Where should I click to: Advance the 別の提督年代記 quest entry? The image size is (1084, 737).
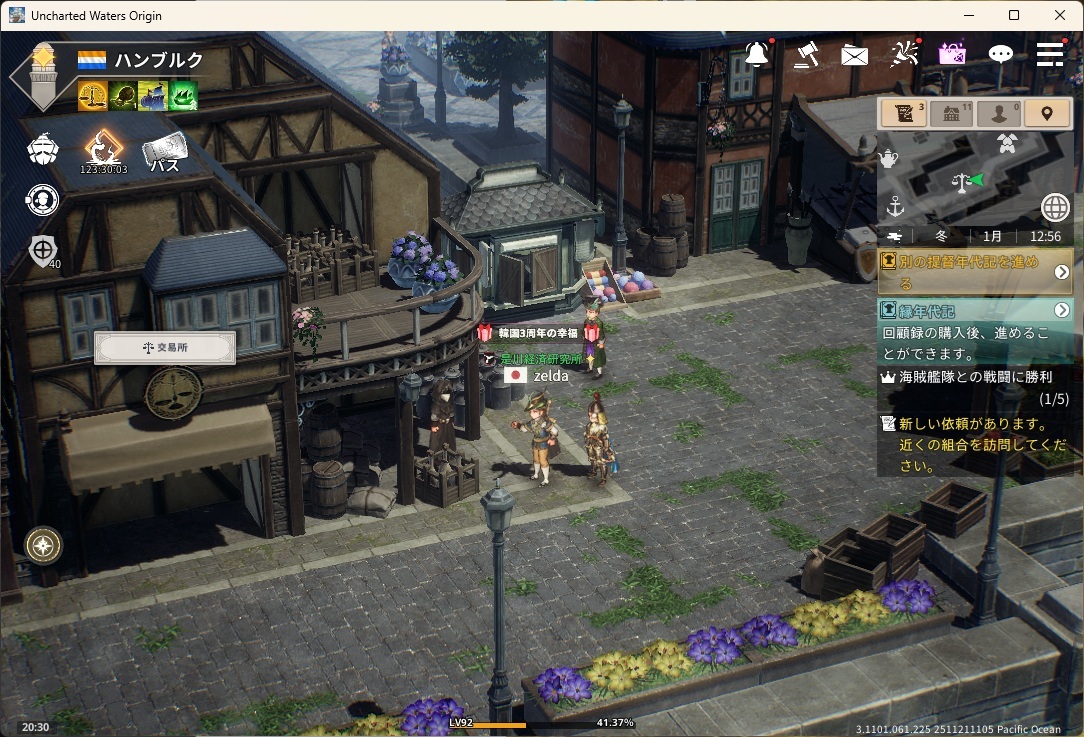(x=1061, y=272)
